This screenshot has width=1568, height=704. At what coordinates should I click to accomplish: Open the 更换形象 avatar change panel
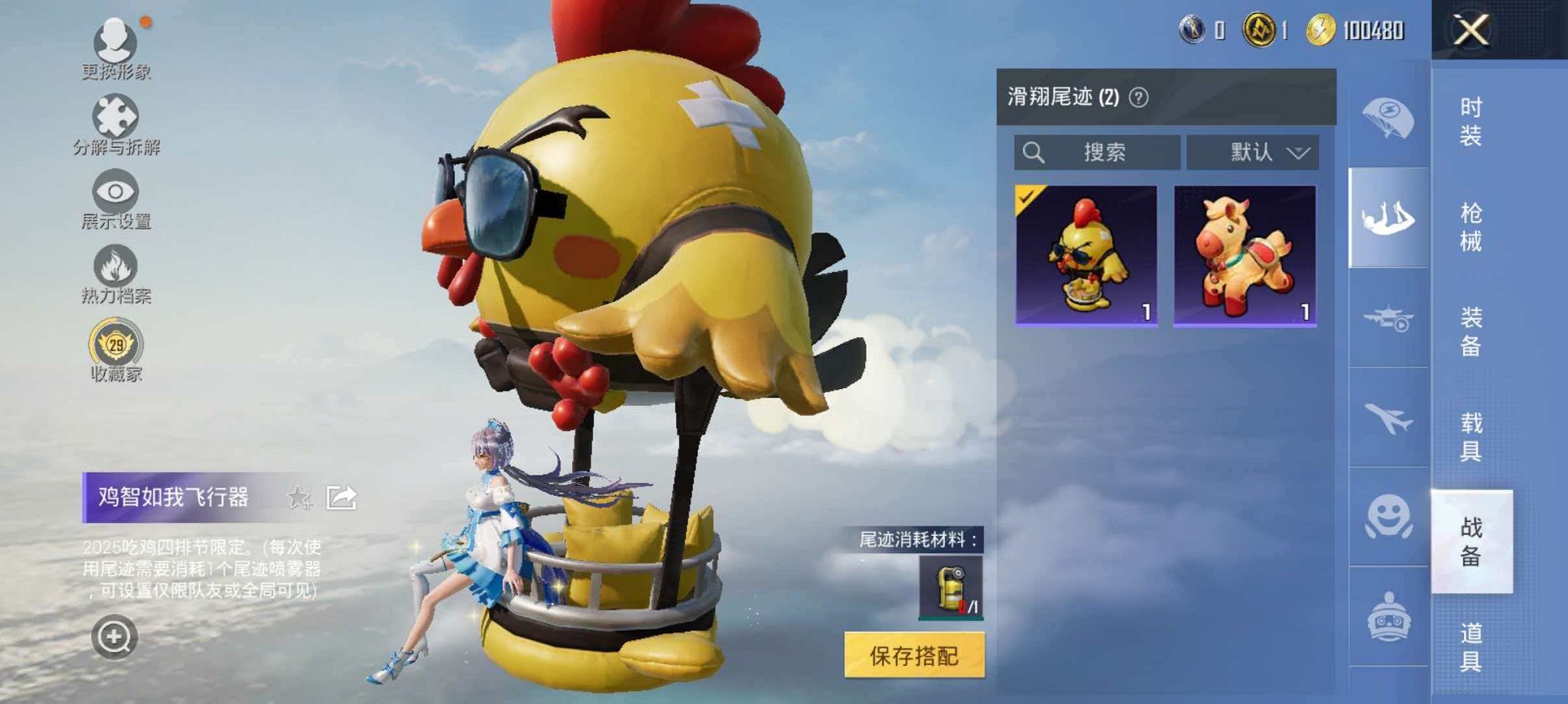point(113,46)
